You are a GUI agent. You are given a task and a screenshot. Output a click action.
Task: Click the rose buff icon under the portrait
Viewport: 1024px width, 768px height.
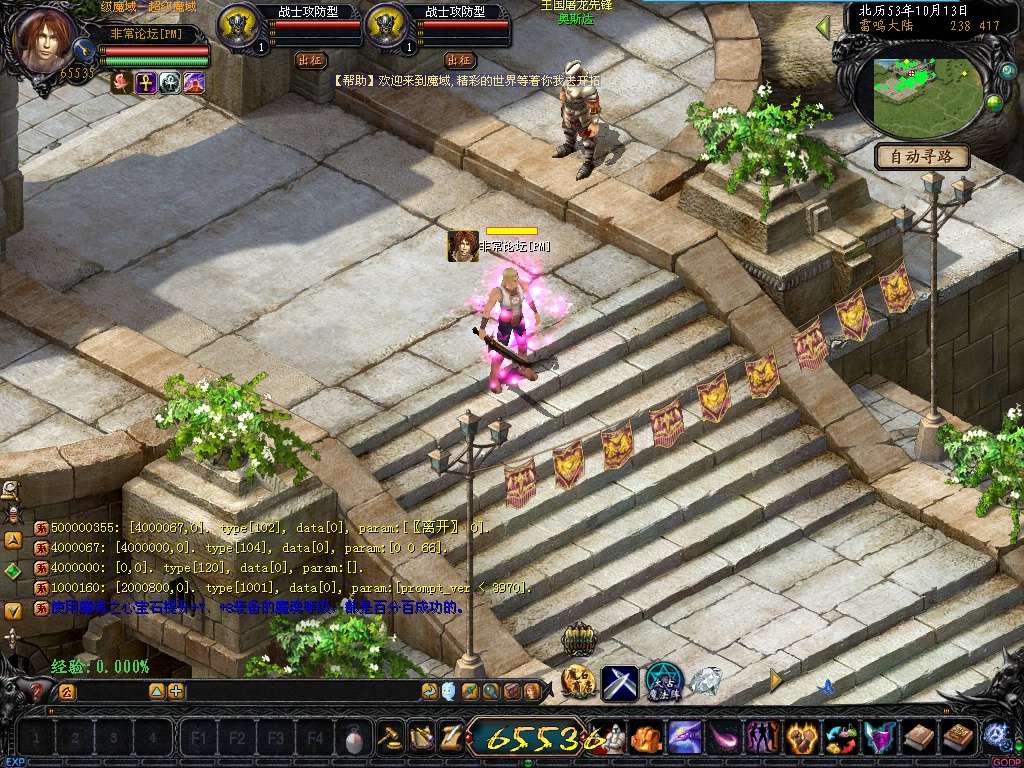[x=122, y=83]
